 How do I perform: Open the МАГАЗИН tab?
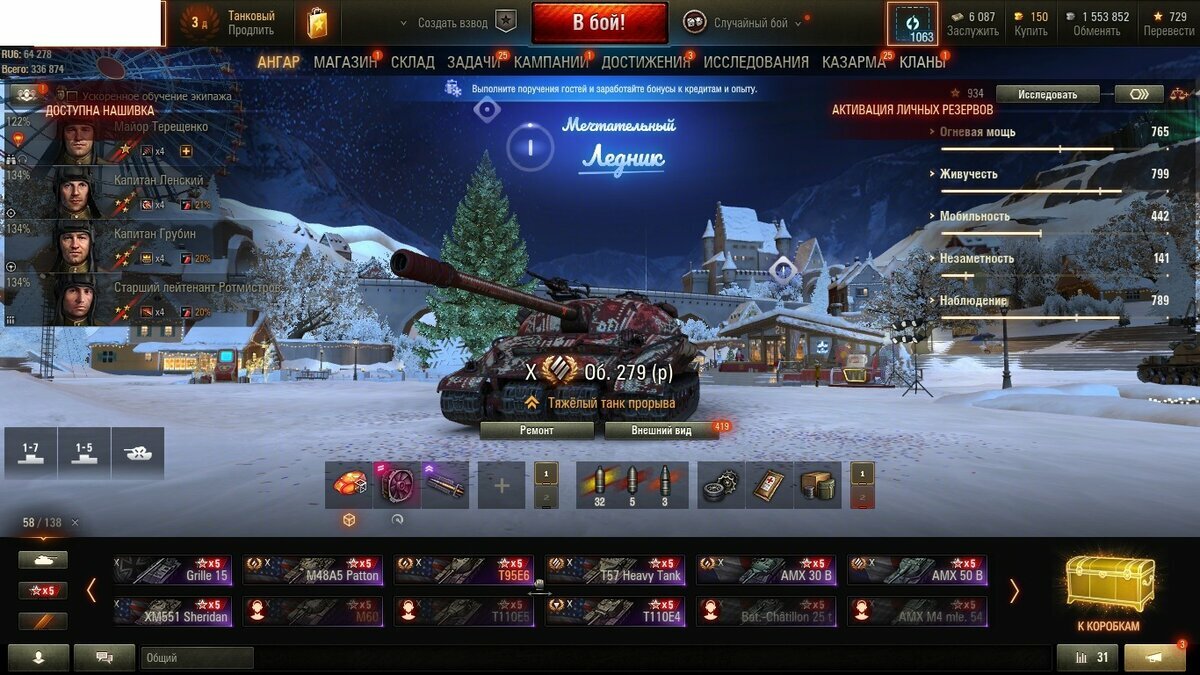coord(345,62)
